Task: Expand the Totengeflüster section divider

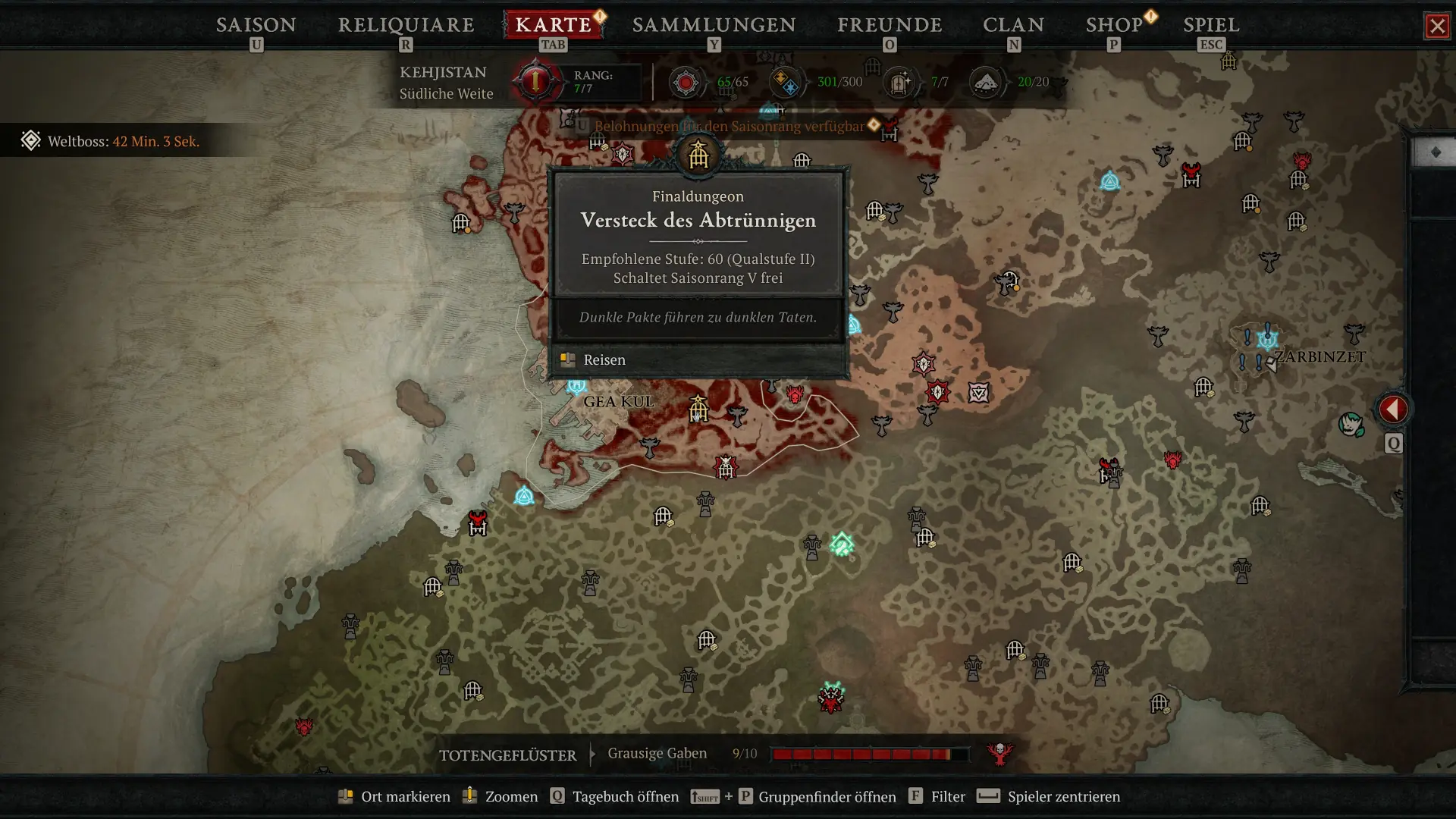Action: tap(590, 755)
